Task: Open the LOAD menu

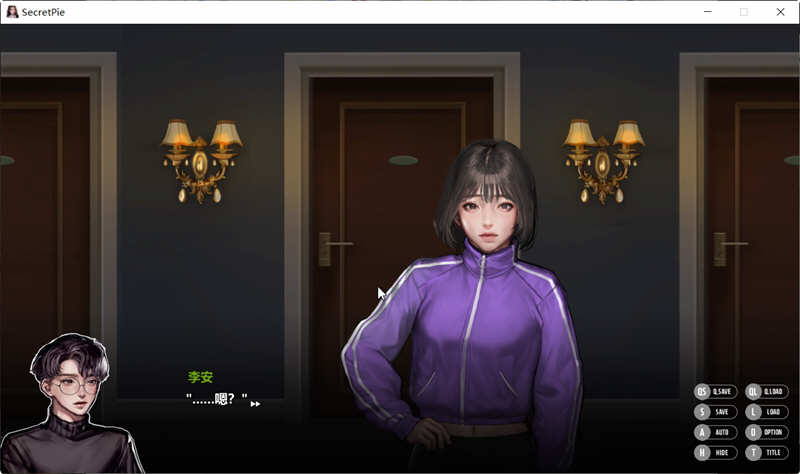Action: [767, 411]
